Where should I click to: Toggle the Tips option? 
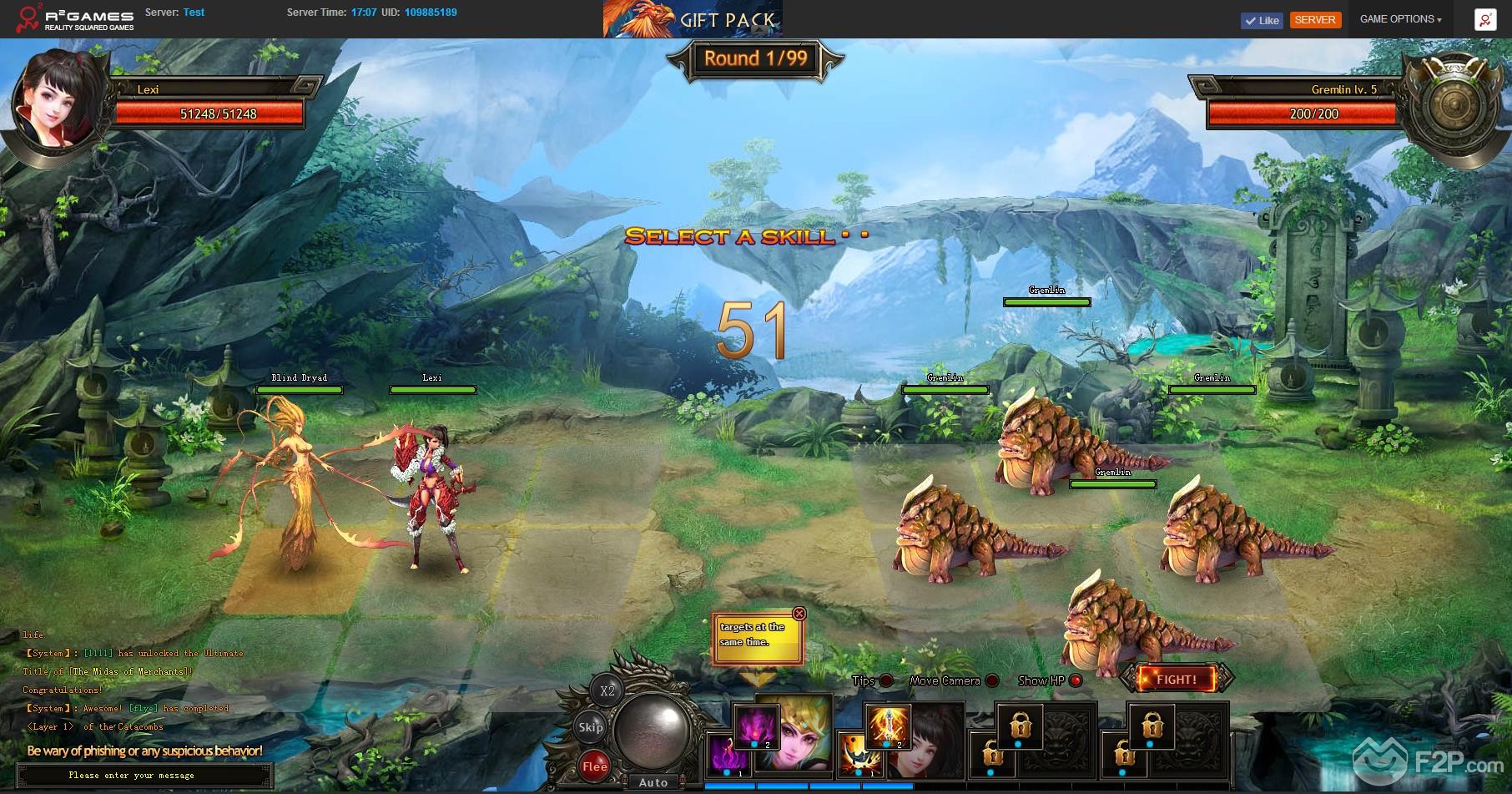point(886,680)
